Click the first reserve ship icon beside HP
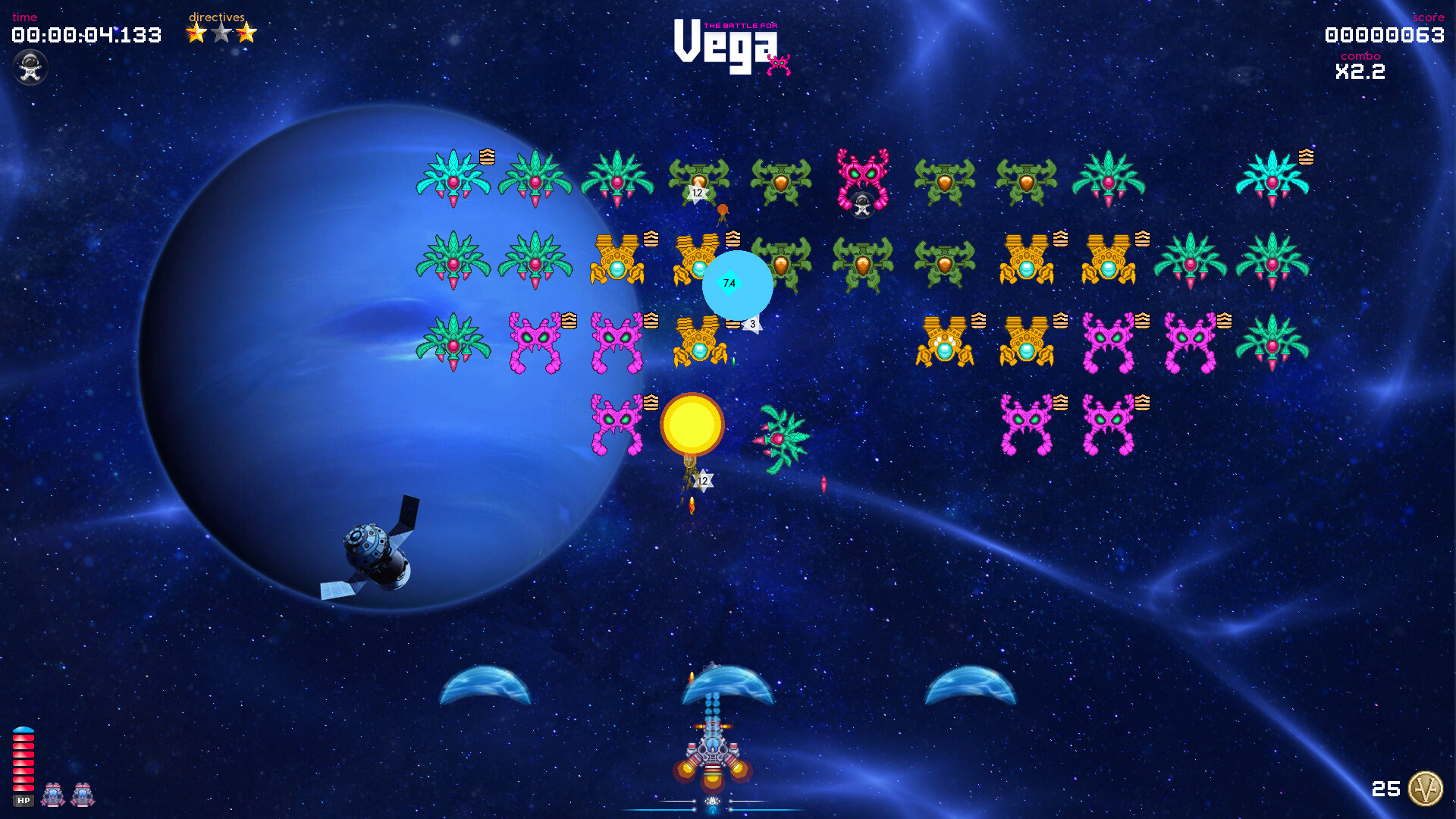Viewport: 1456px width, 819px height. point(53,794)
